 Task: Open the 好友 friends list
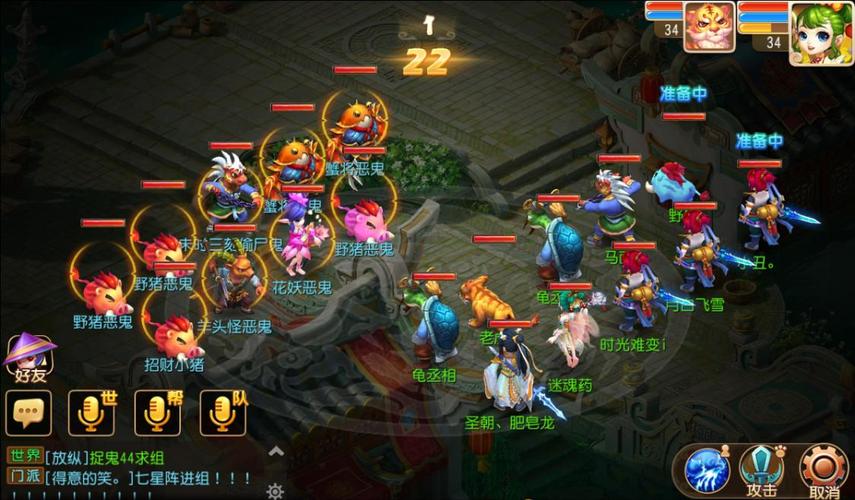point(30,357)
